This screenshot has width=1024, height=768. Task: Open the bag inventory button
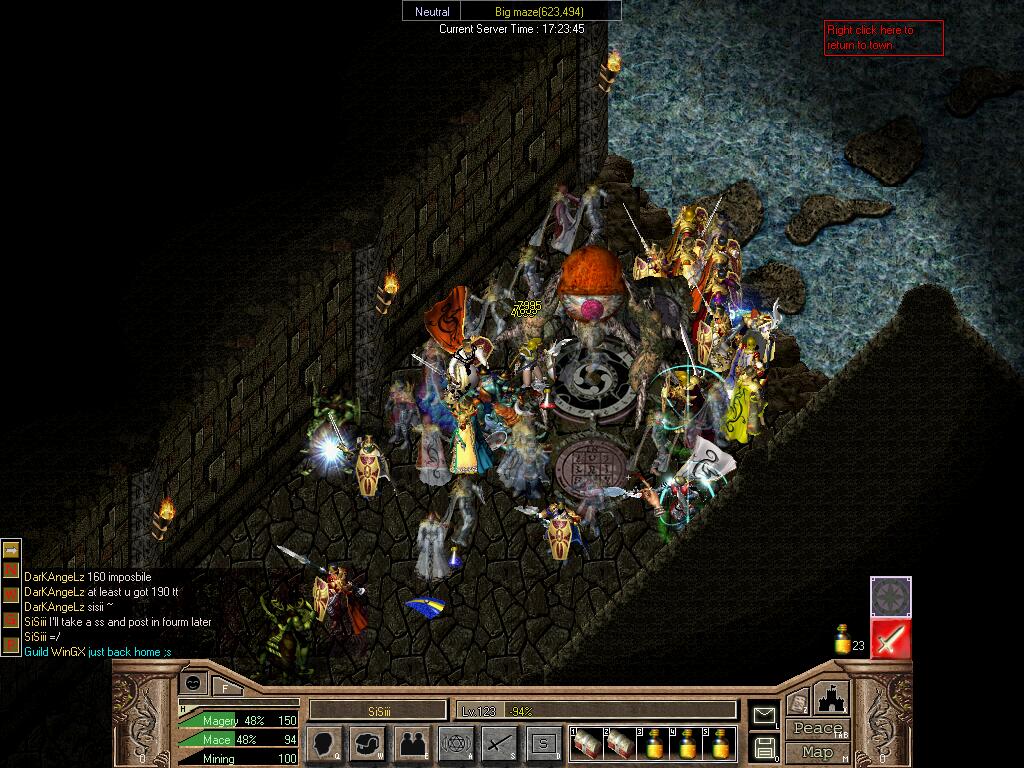(368, 743)
